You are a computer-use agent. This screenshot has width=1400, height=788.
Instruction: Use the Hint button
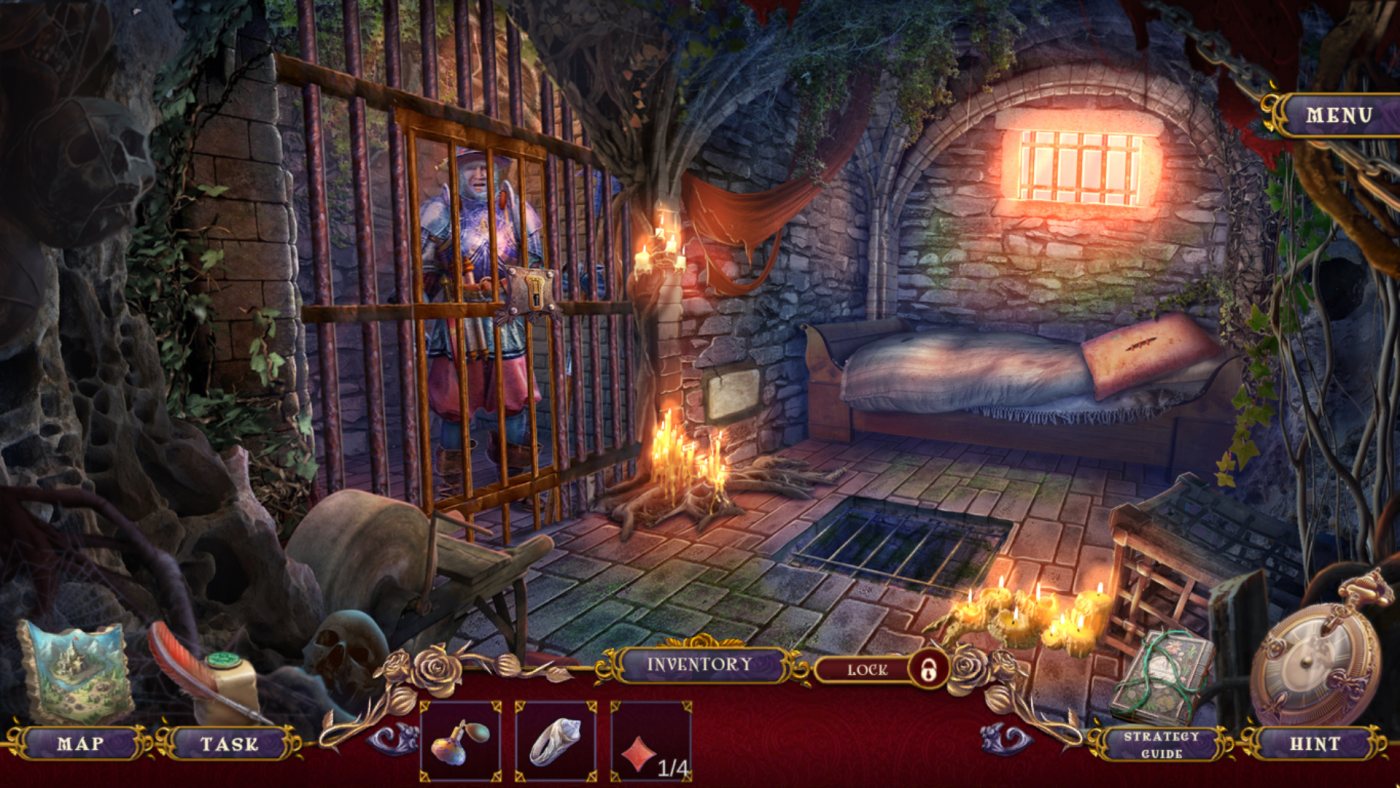point(1315,743)
